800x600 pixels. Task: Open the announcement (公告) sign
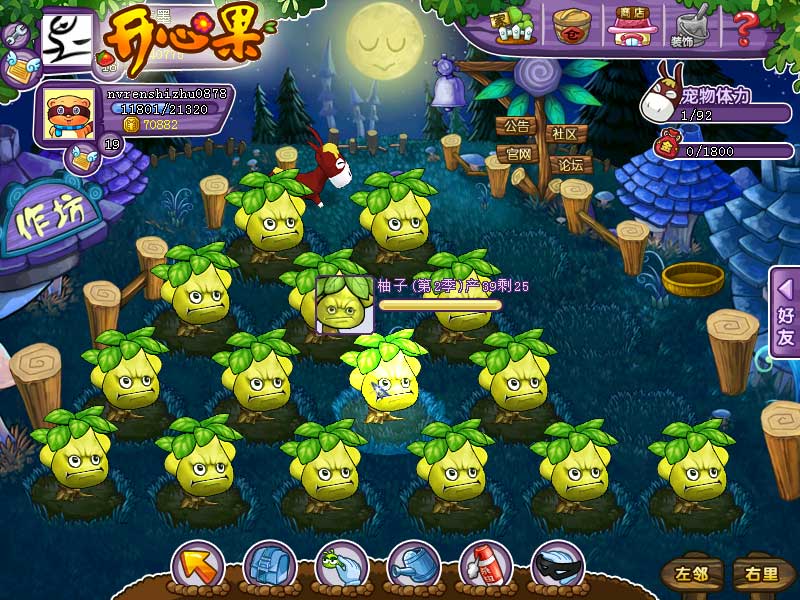[516, 127]
